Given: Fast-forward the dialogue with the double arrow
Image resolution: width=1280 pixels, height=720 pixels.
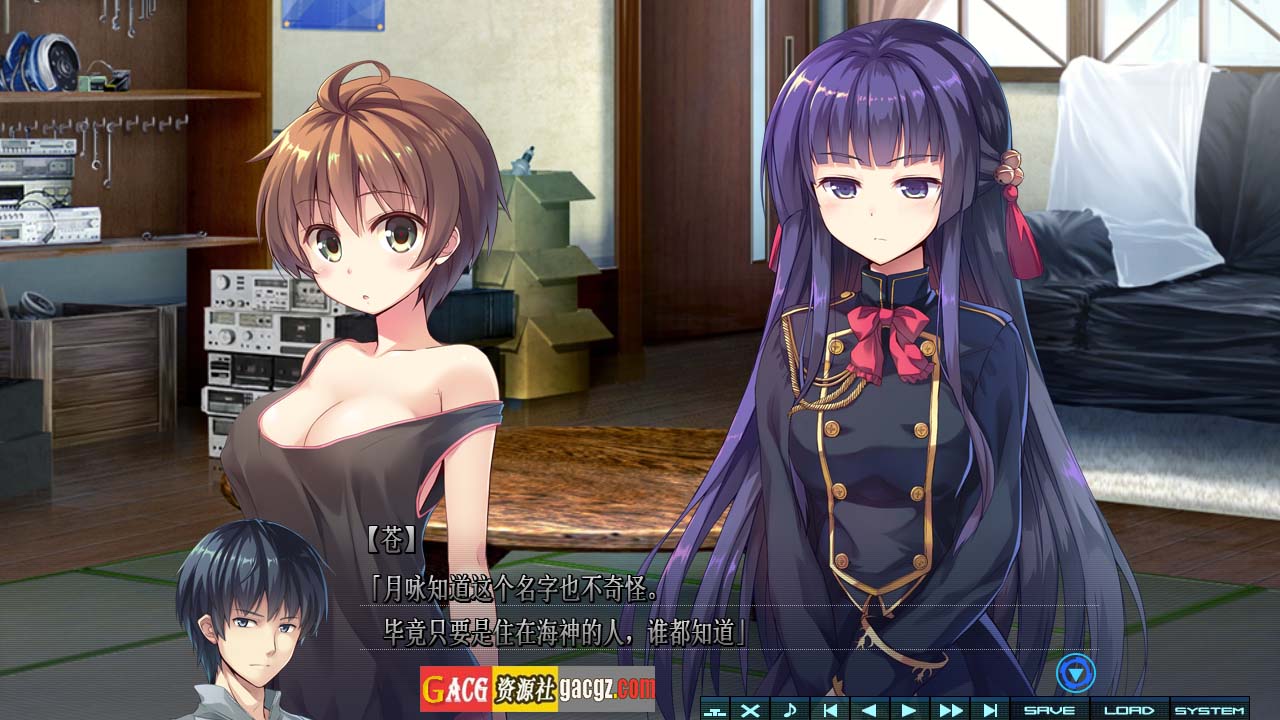Looking at the screenshot, I should 949,710.
